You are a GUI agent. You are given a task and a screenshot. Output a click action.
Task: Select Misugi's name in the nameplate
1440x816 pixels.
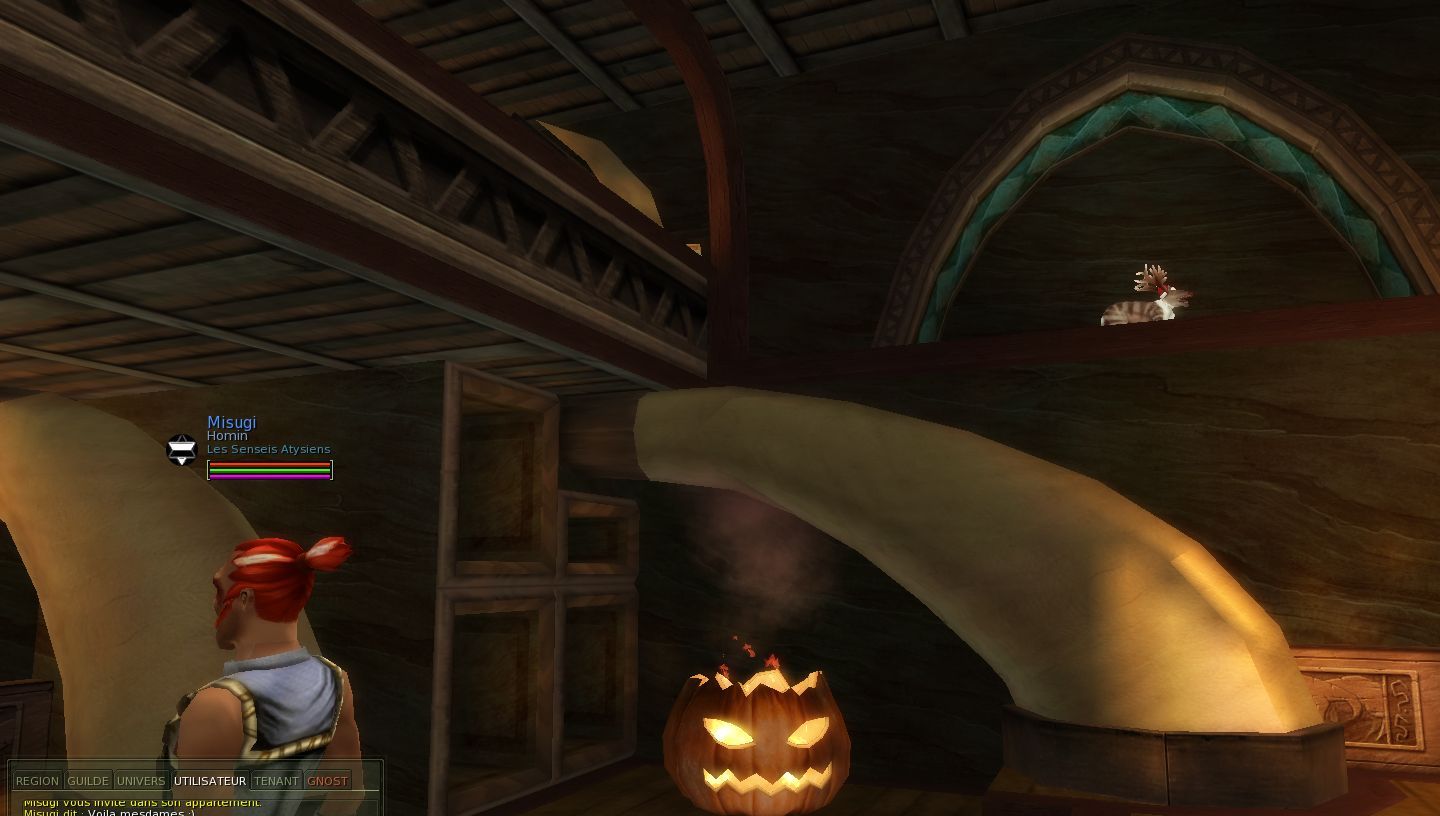pos(231,422)
